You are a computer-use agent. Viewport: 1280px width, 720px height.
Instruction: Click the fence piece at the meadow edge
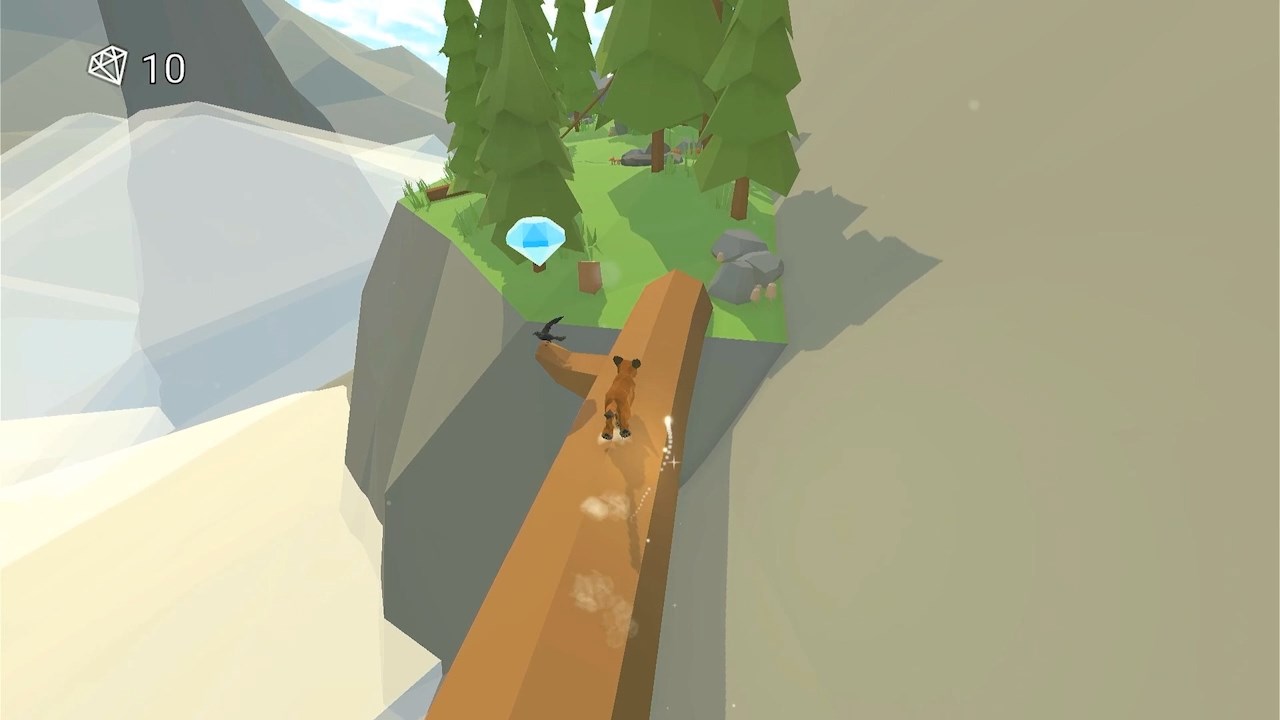point(436,192)
